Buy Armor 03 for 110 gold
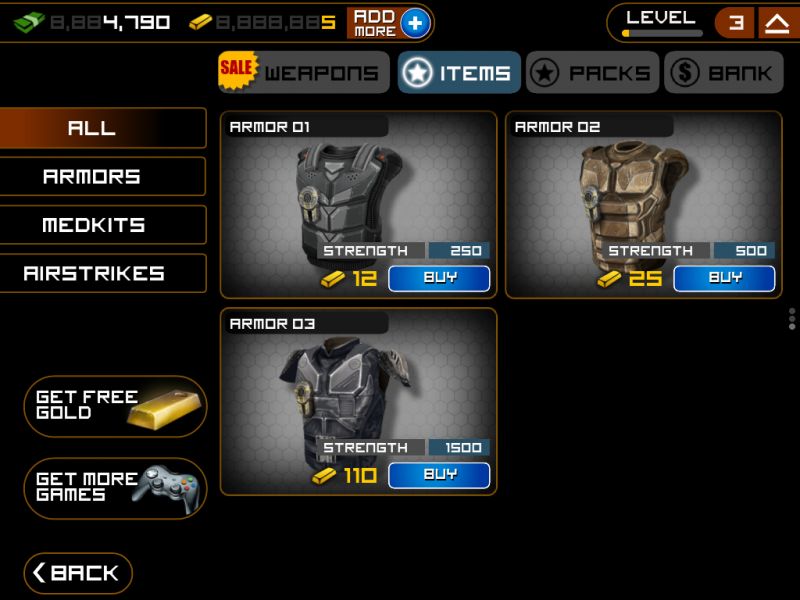800x600 pixels. tap(439, 475)
